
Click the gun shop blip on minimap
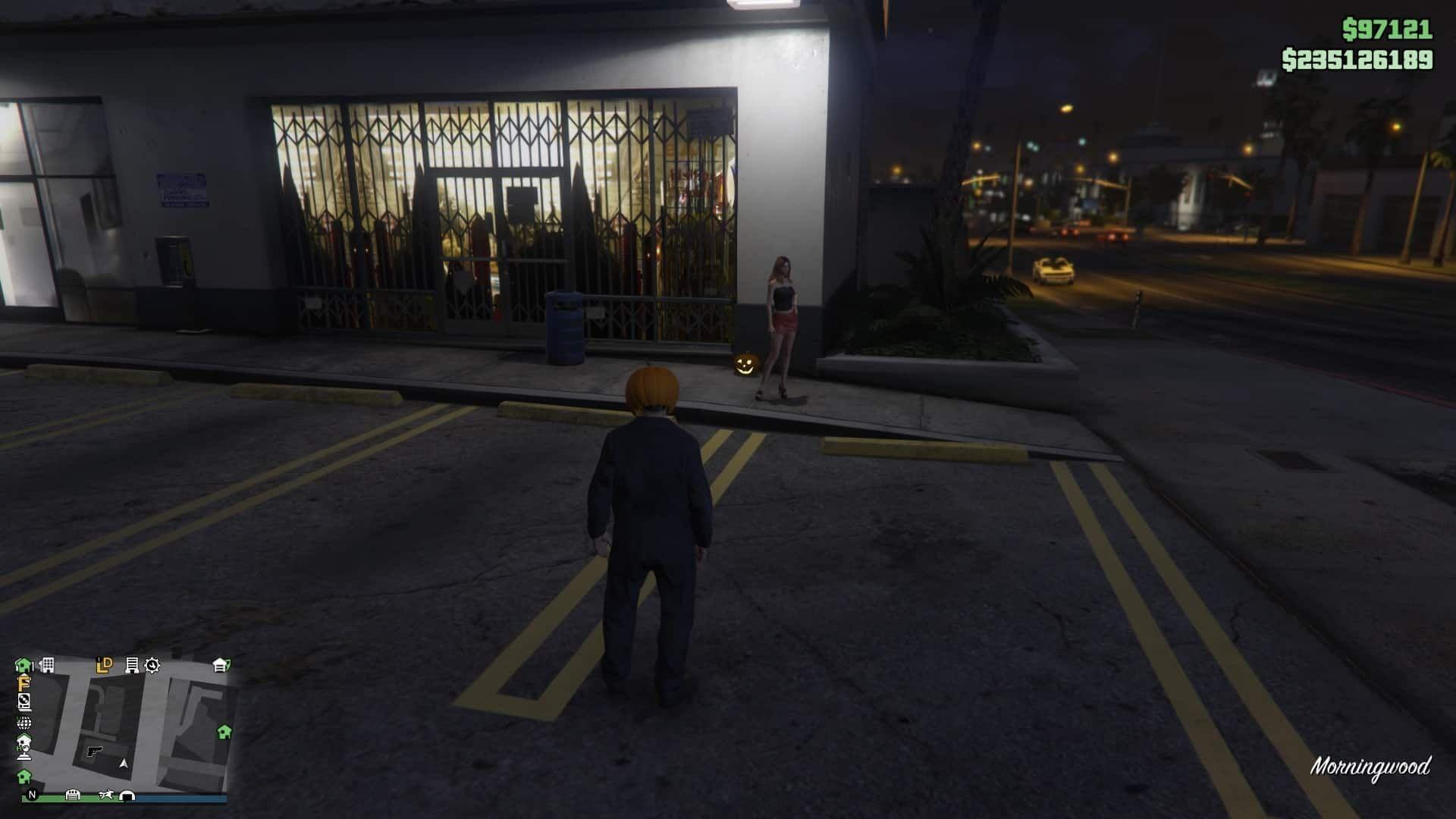pos(95,751)
